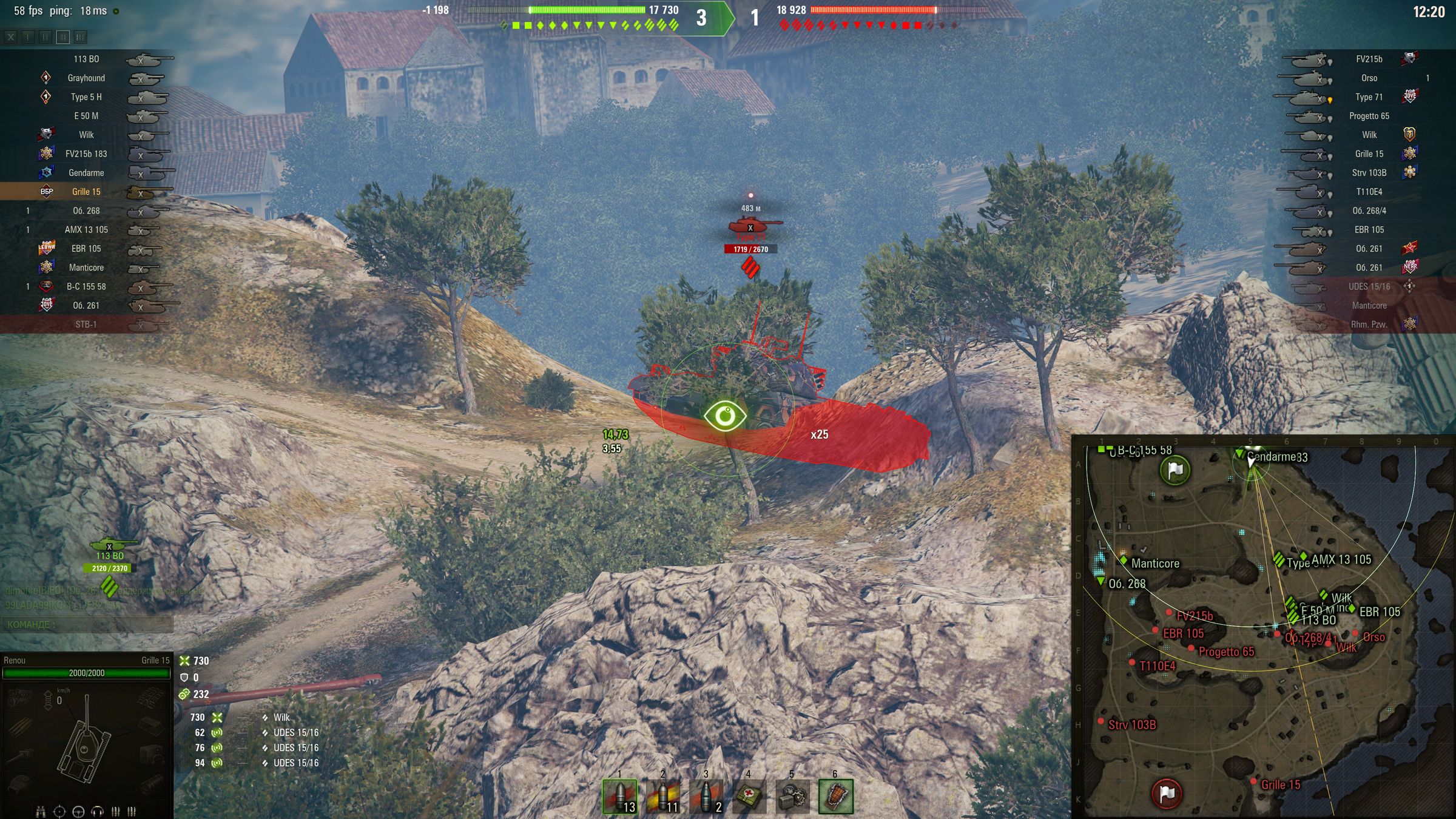Click the steering wheel driver icon
Image resolution: width=1456 pixels, height=819 pixels.
[x=78, y=811]
